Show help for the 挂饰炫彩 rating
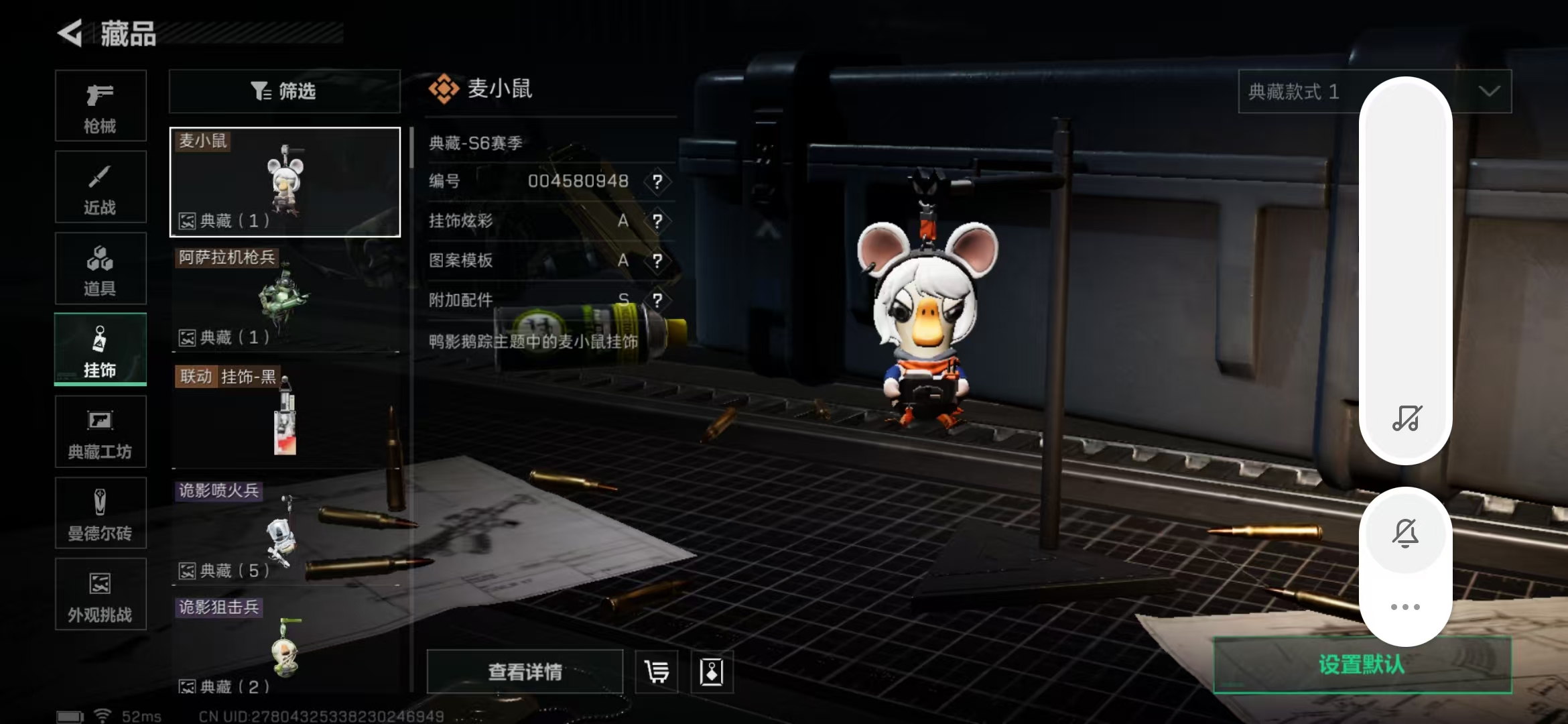This screenshot has height=724, width=1568. click(x=657, y=221)
